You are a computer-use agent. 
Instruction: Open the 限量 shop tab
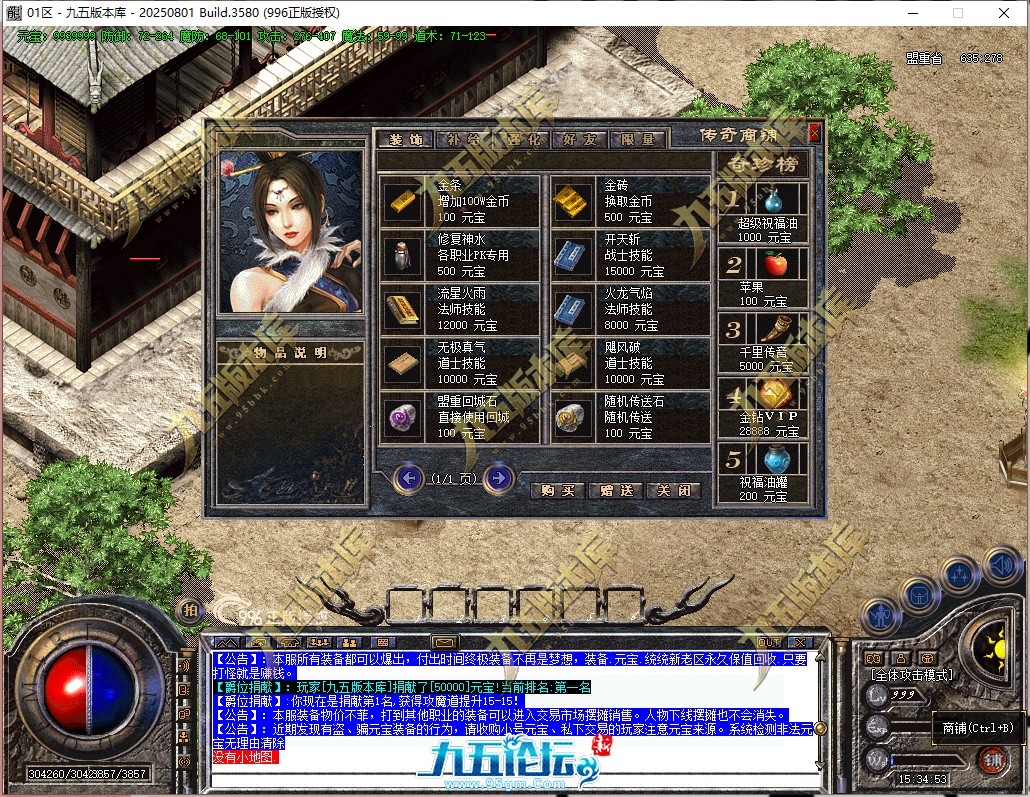pyautogui.click(x=638, y=140)
